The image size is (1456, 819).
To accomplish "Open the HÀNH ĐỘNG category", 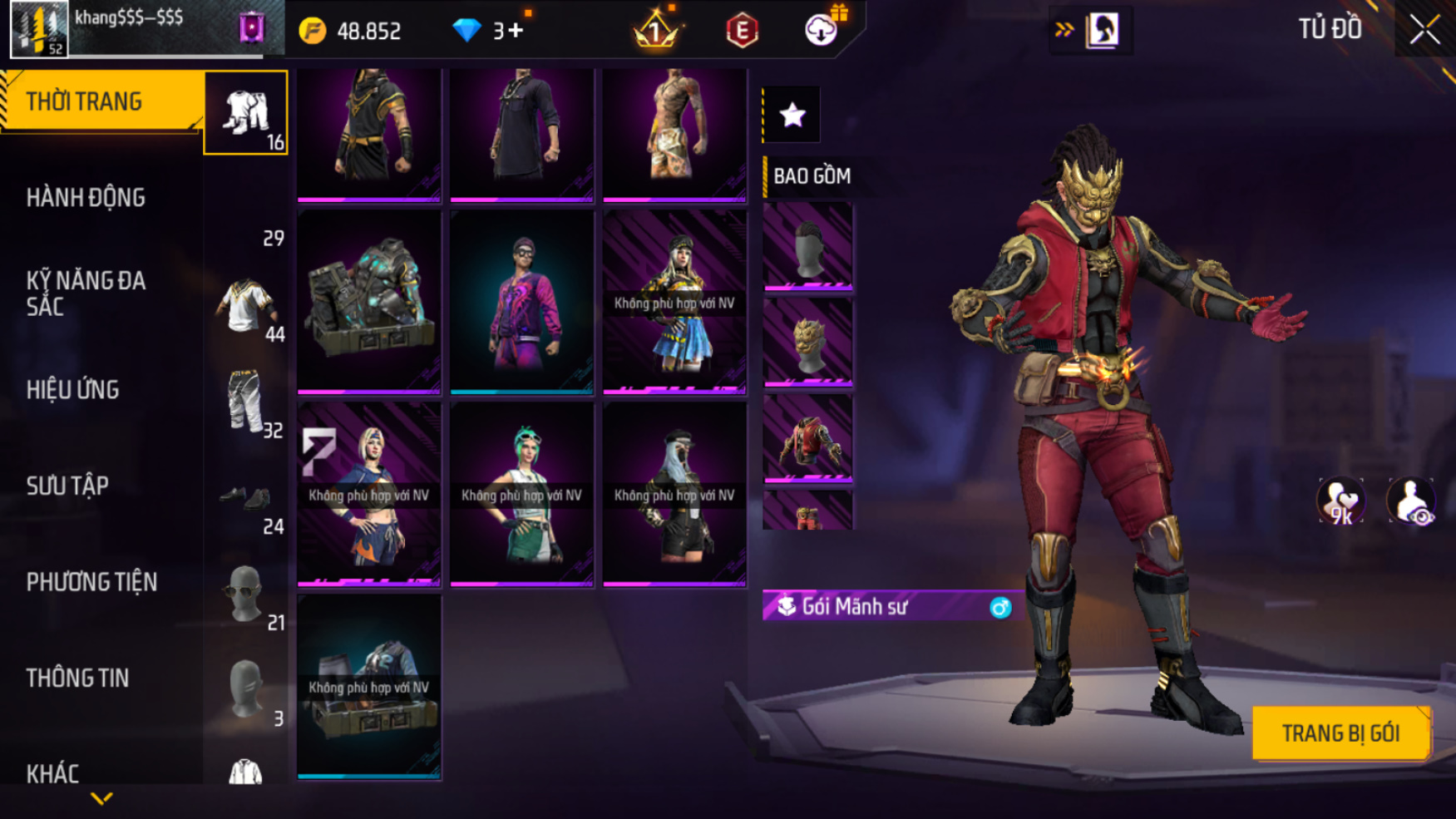I will tap(86, 198).
